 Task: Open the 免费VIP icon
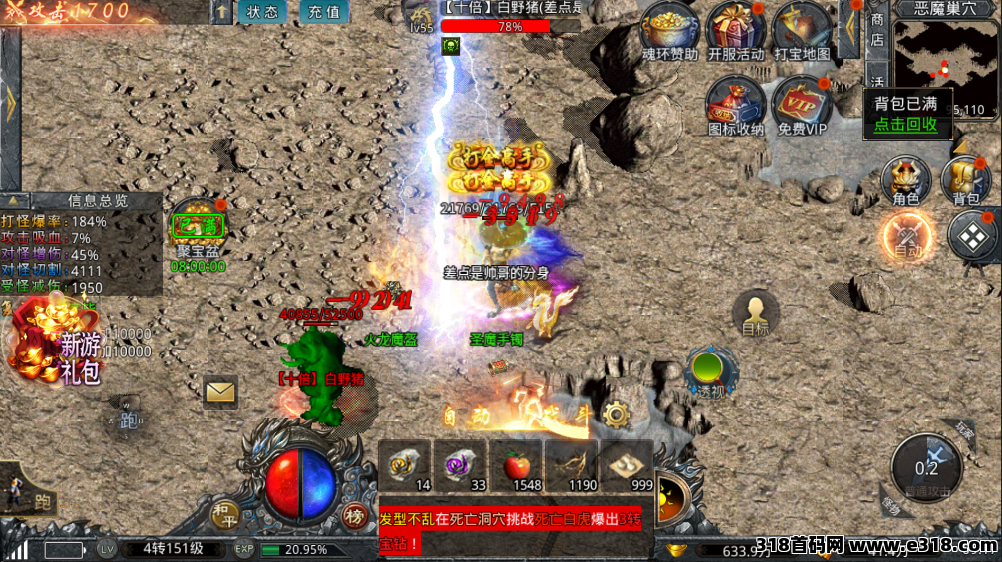(802, 103)
